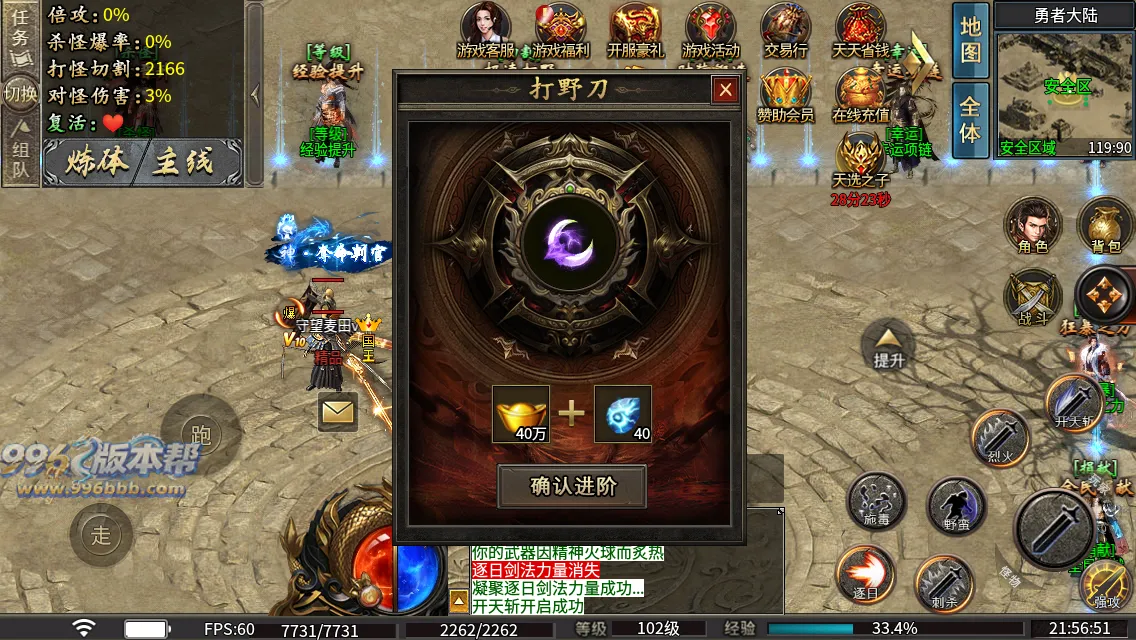The image size is (1136, 640).
Task: Confirm upgrade with 确认进阶 button
Action: 572,487
